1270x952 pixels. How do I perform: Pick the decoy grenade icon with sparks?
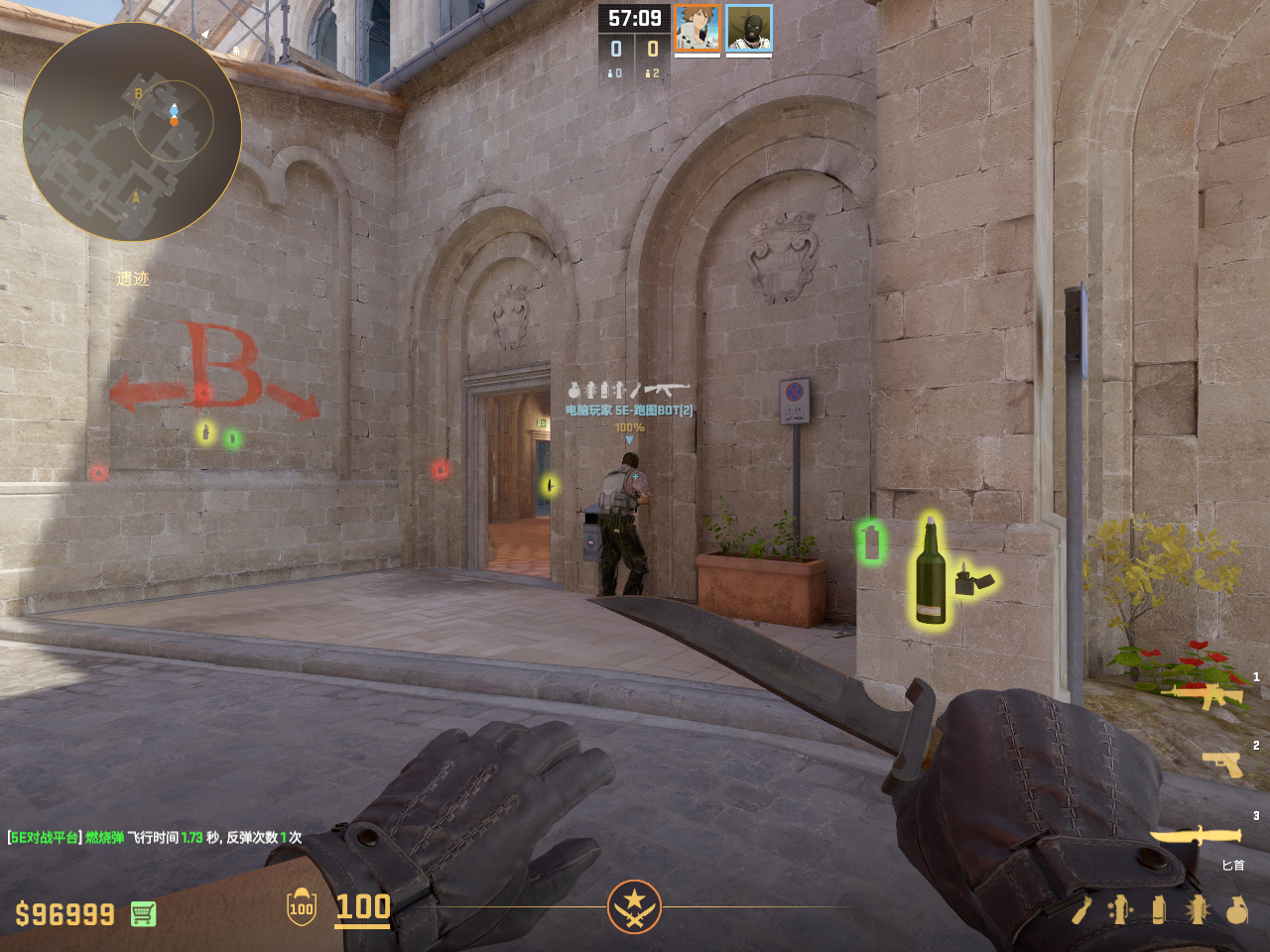coord(1120,909)
